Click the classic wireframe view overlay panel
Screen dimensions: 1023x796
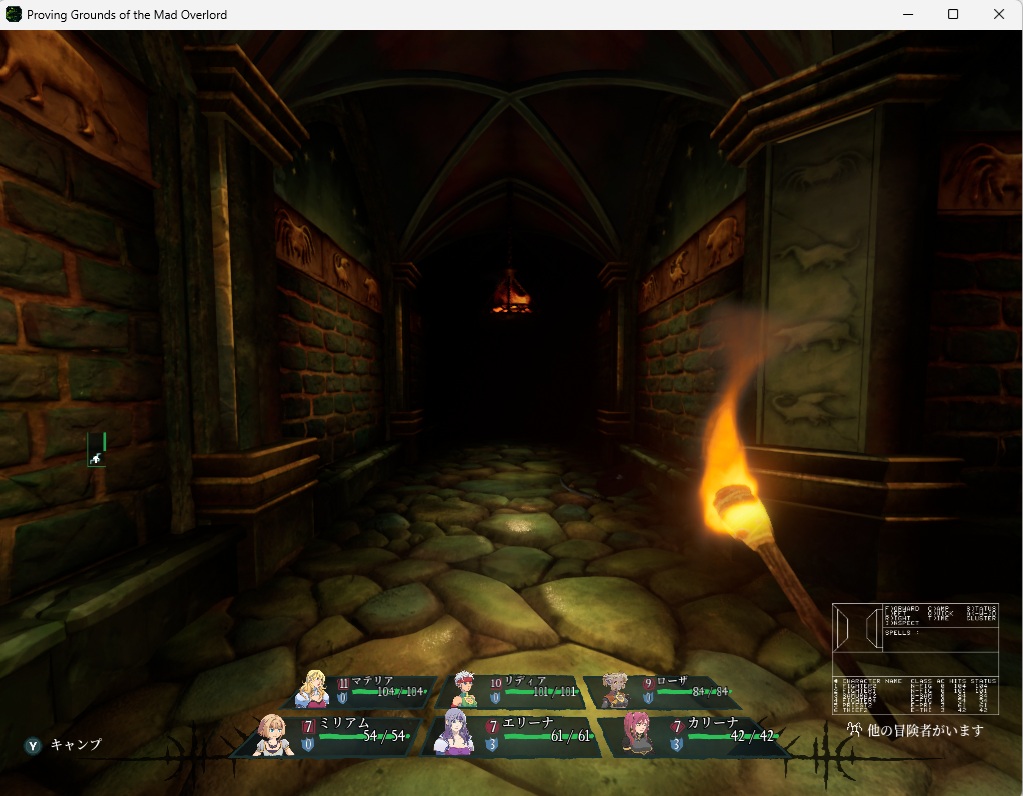pyautogui.click(x=915, y=658)
